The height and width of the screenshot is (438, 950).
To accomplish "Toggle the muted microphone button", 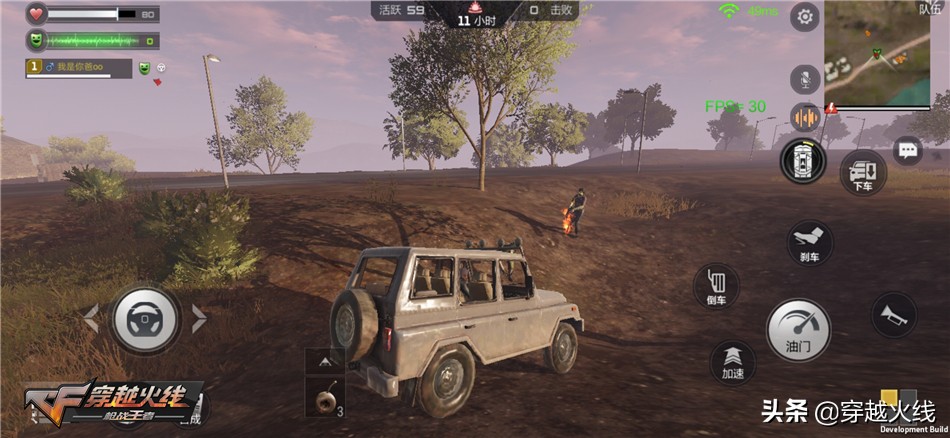I will pyautogui.click(x=805, y=79).
